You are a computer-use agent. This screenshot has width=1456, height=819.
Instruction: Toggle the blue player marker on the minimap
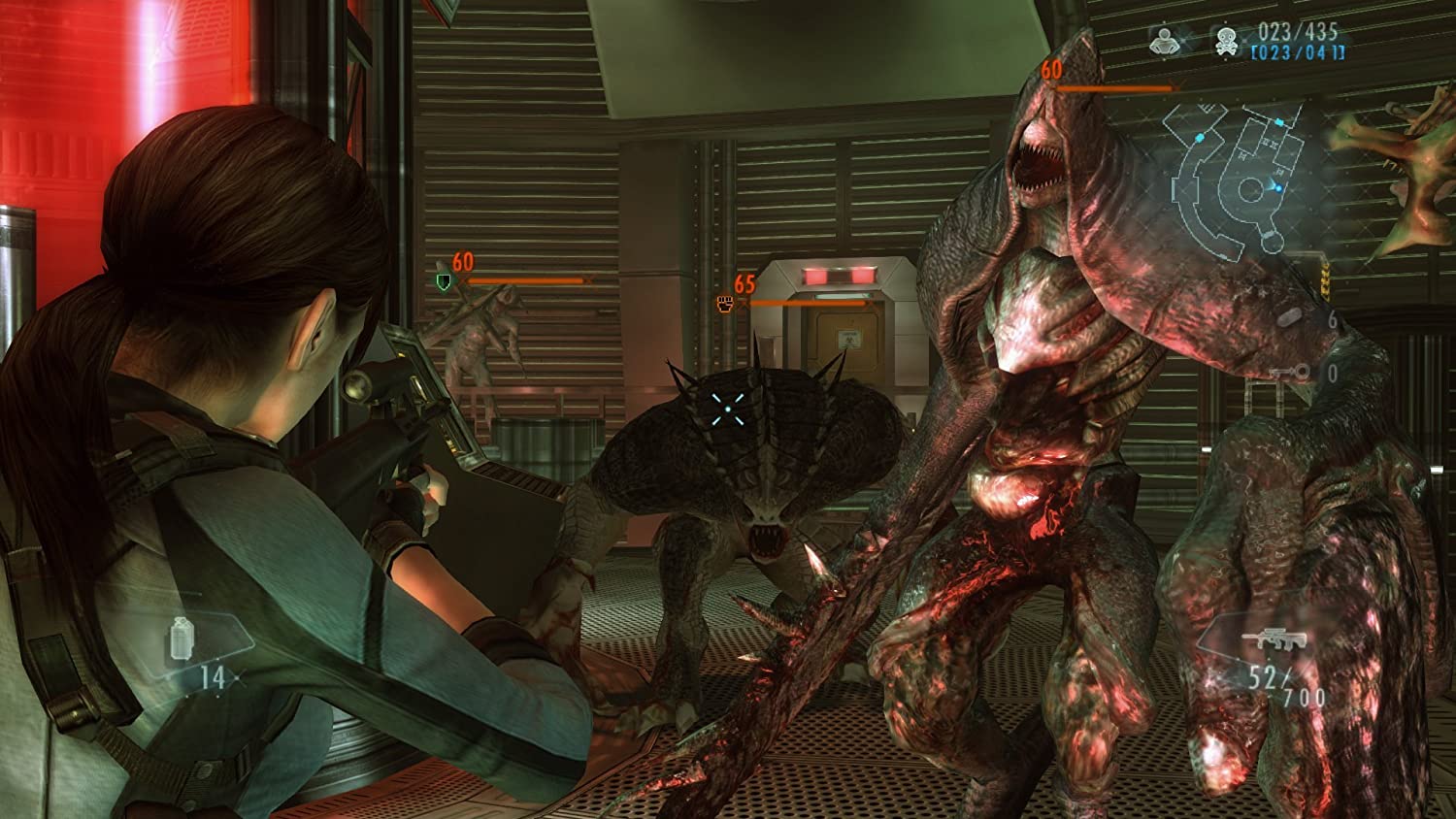[x=1277, y=186]
